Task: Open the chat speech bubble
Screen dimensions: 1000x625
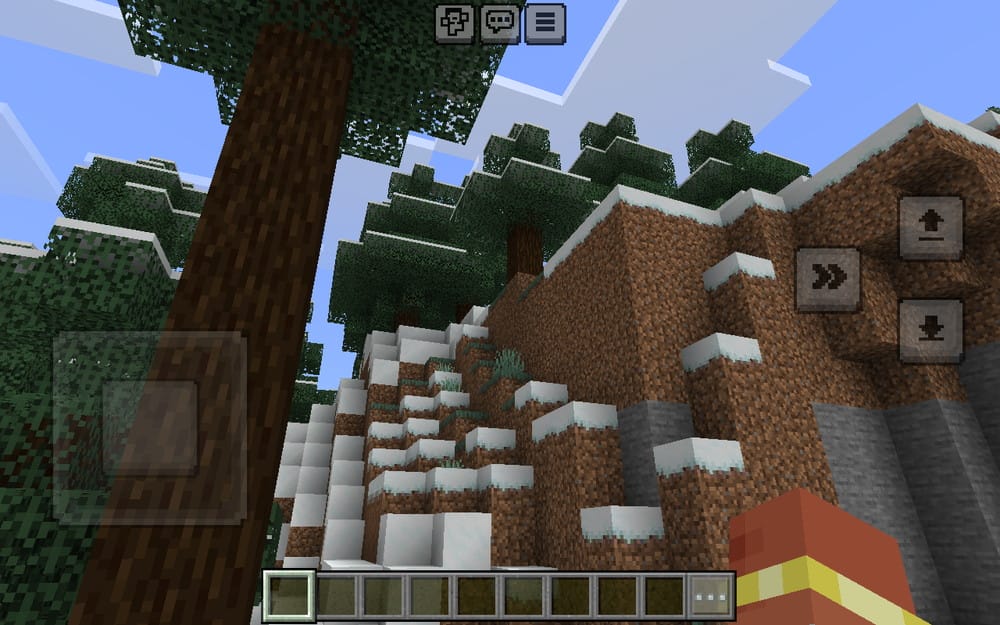Action: click(500, 23)
